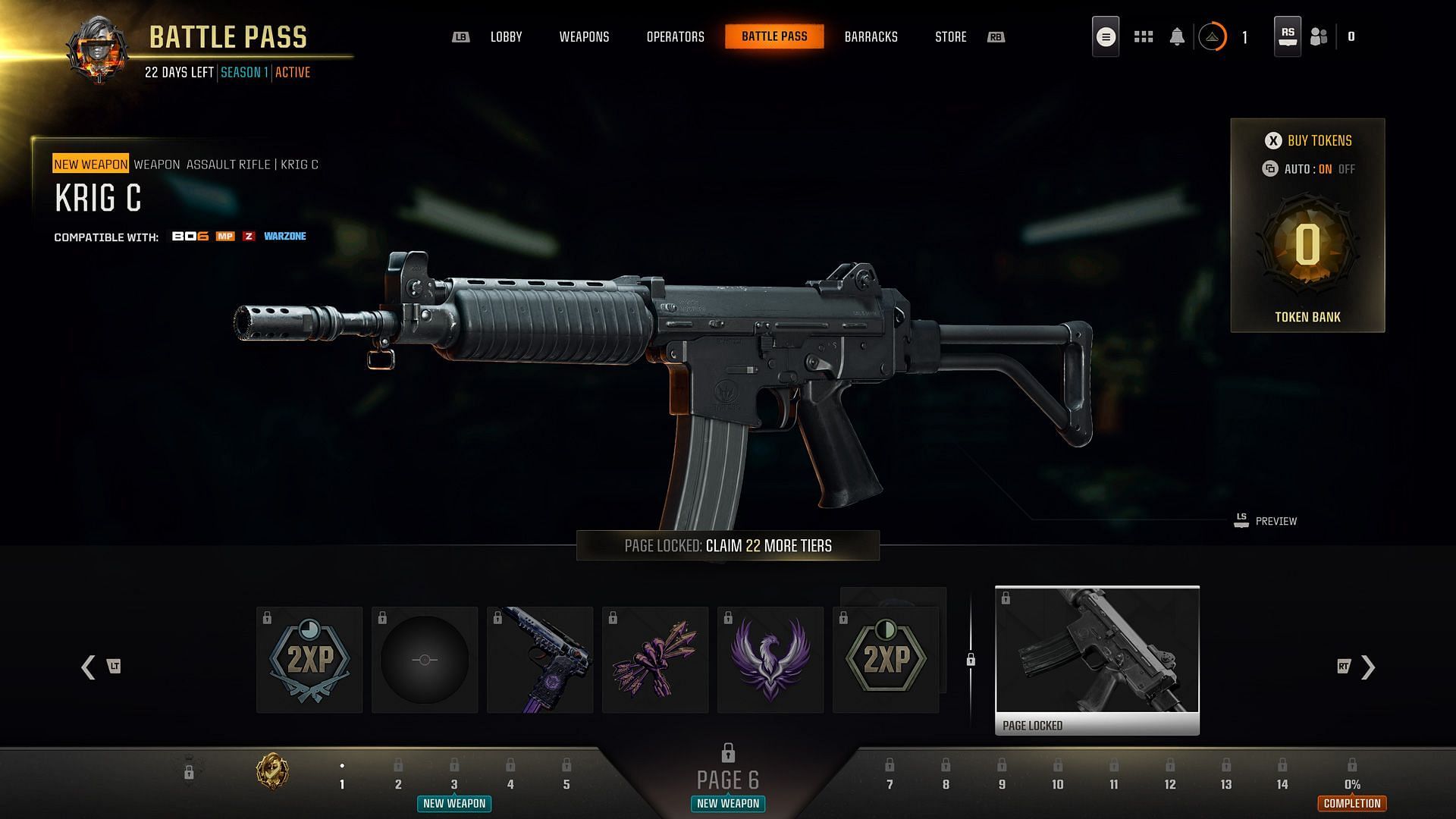Select the reticle reward tile
This screenshot has height=819, width=1456.
pos(425,660)
